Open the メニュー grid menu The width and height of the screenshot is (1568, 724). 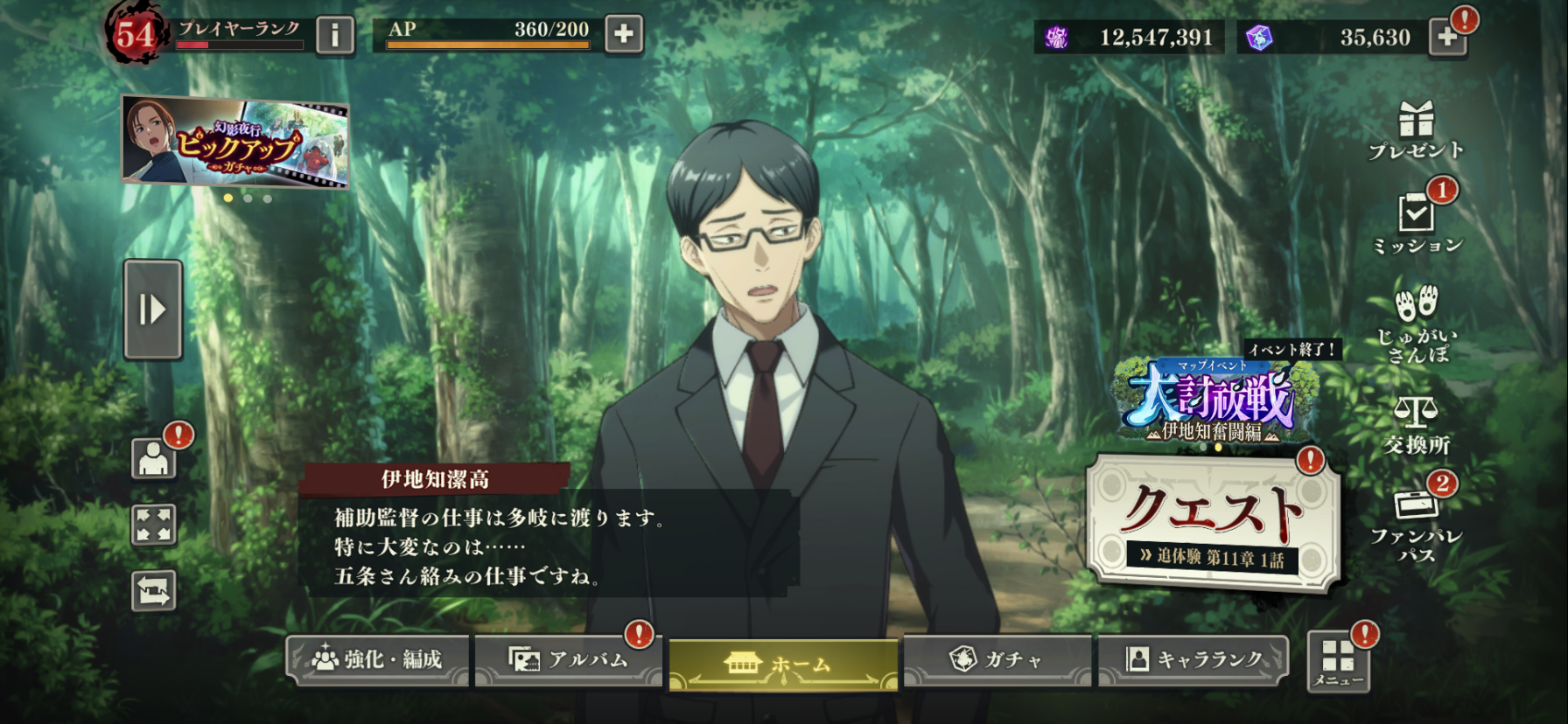coord(1338,662)
